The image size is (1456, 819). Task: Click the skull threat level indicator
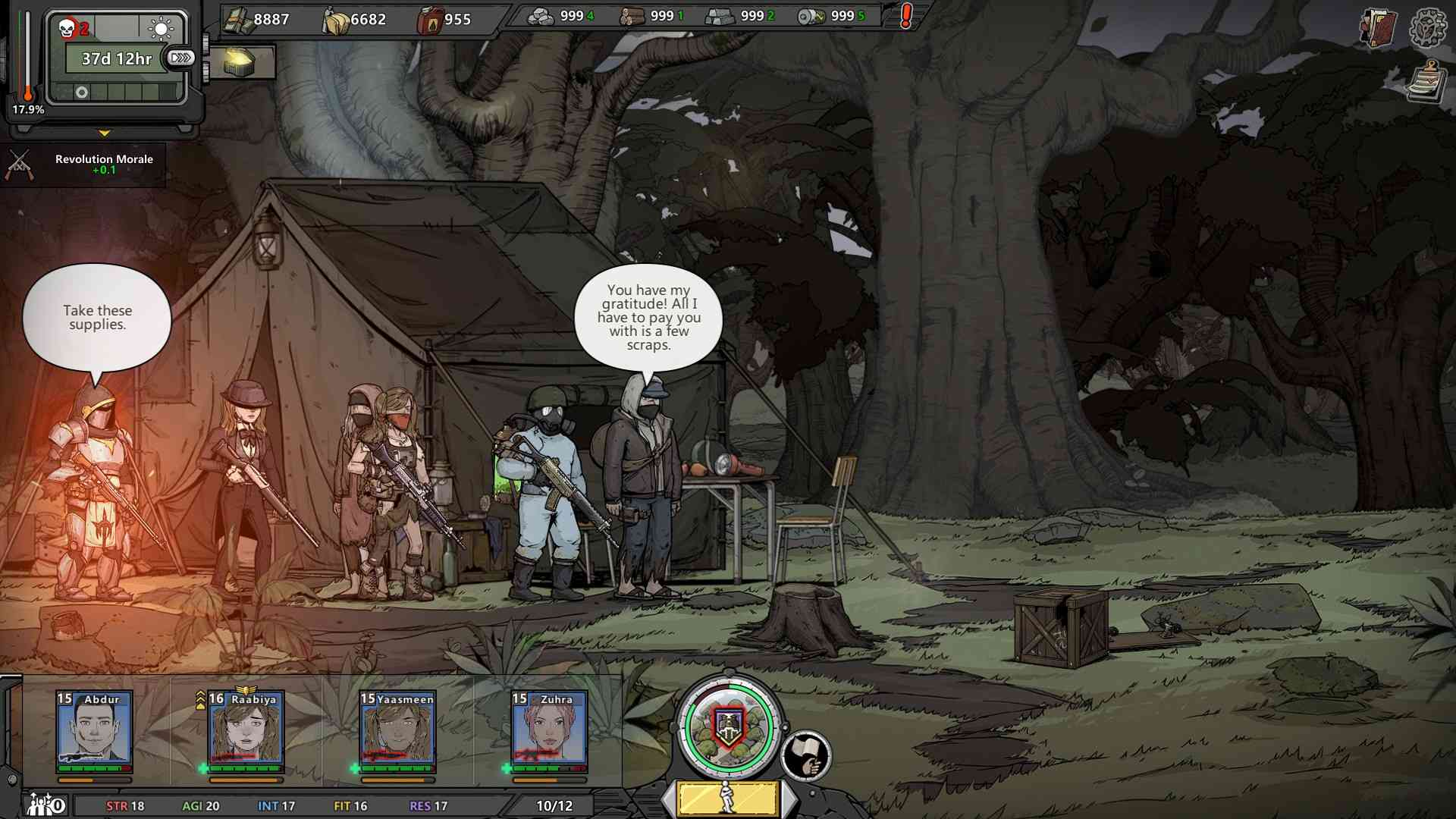pyautogui.click(x=74, y=30)
